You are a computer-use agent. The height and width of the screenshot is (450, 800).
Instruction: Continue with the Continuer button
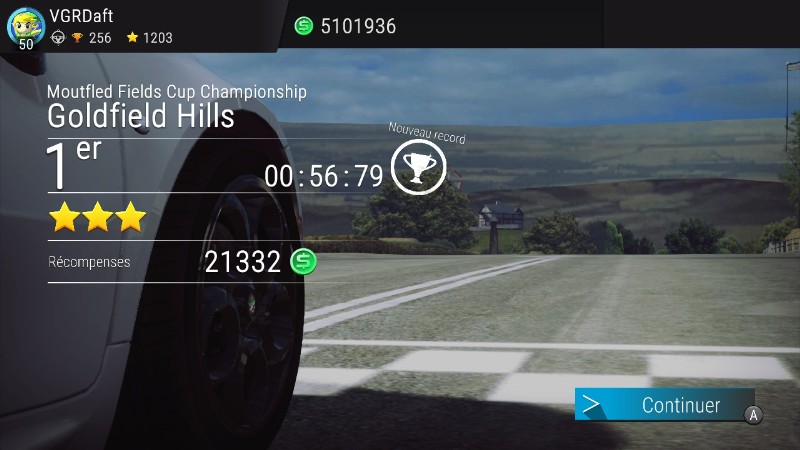pos(665,405)
